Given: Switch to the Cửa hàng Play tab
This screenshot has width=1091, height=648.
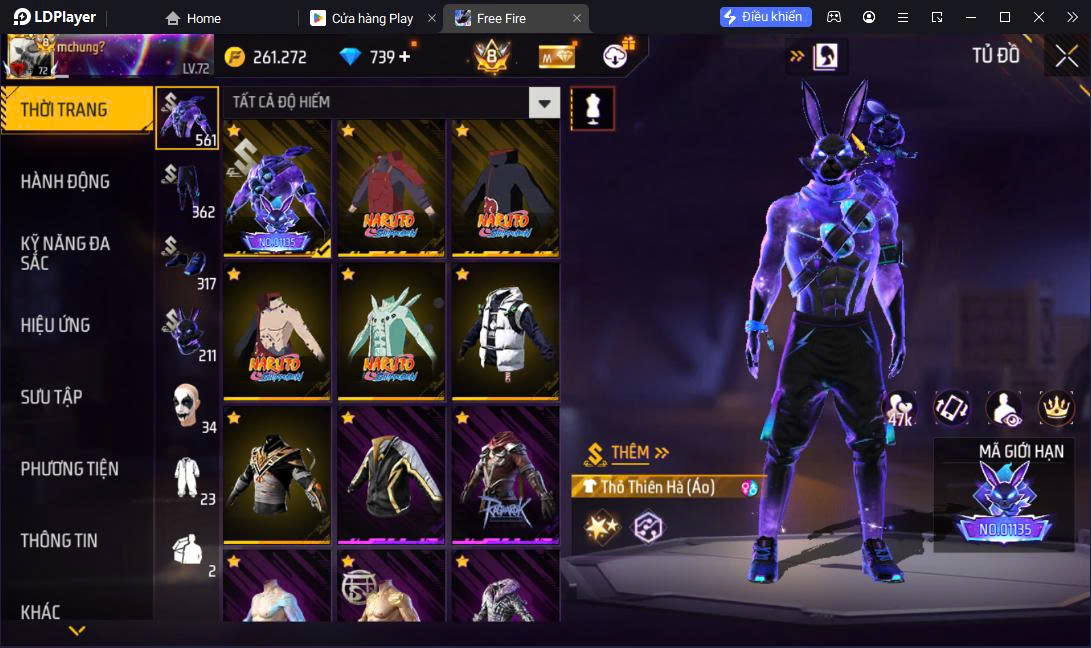Looking at the screenshot, I should [372, 18].
